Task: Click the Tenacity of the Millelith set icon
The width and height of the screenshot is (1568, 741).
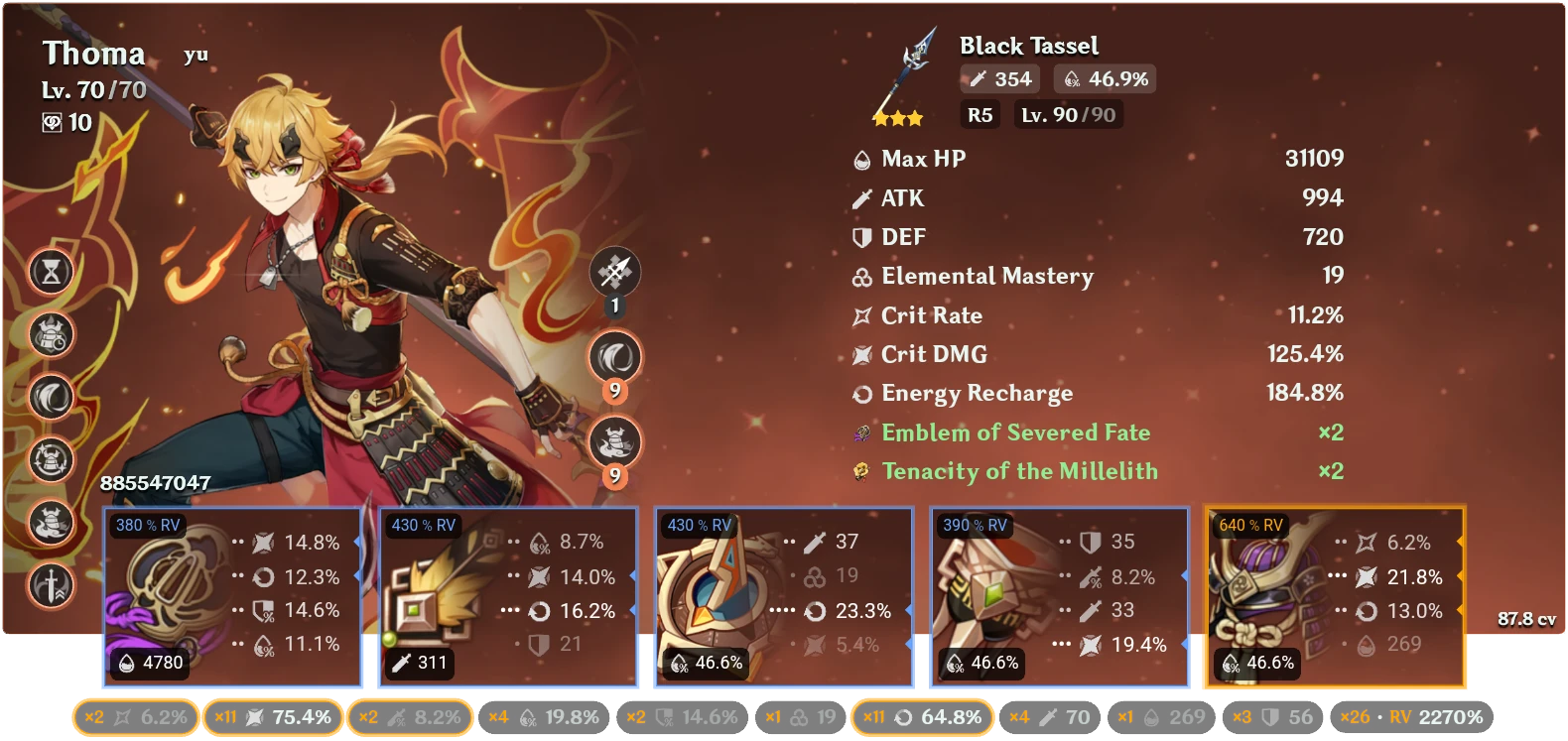Action: [859, 472]
